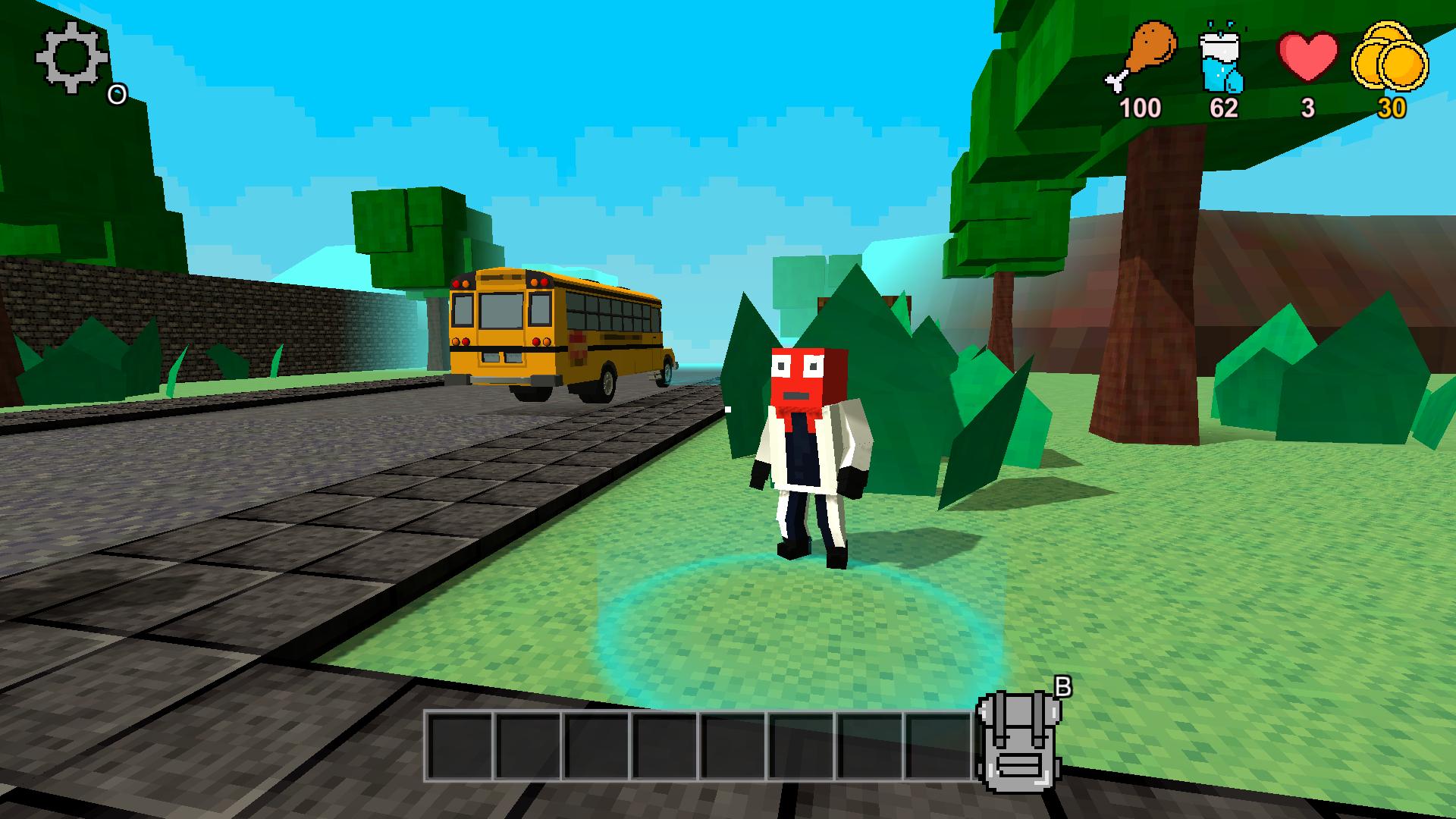Click the thirst value showing 62
The image size is (1456, 819).
coord(1224,108)
